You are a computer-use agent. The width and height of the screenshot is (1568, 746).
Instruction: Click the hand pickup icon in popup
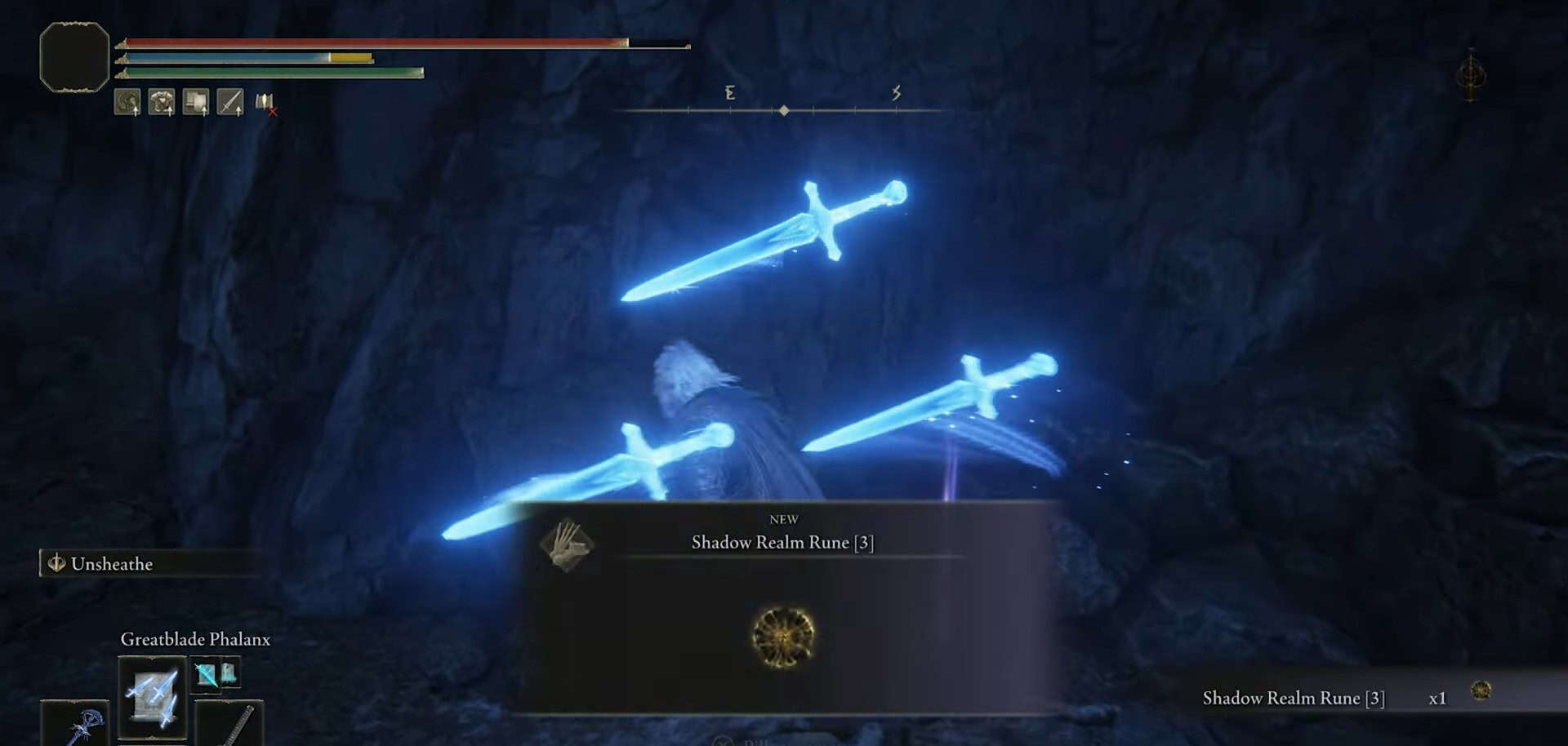[567, 544]
